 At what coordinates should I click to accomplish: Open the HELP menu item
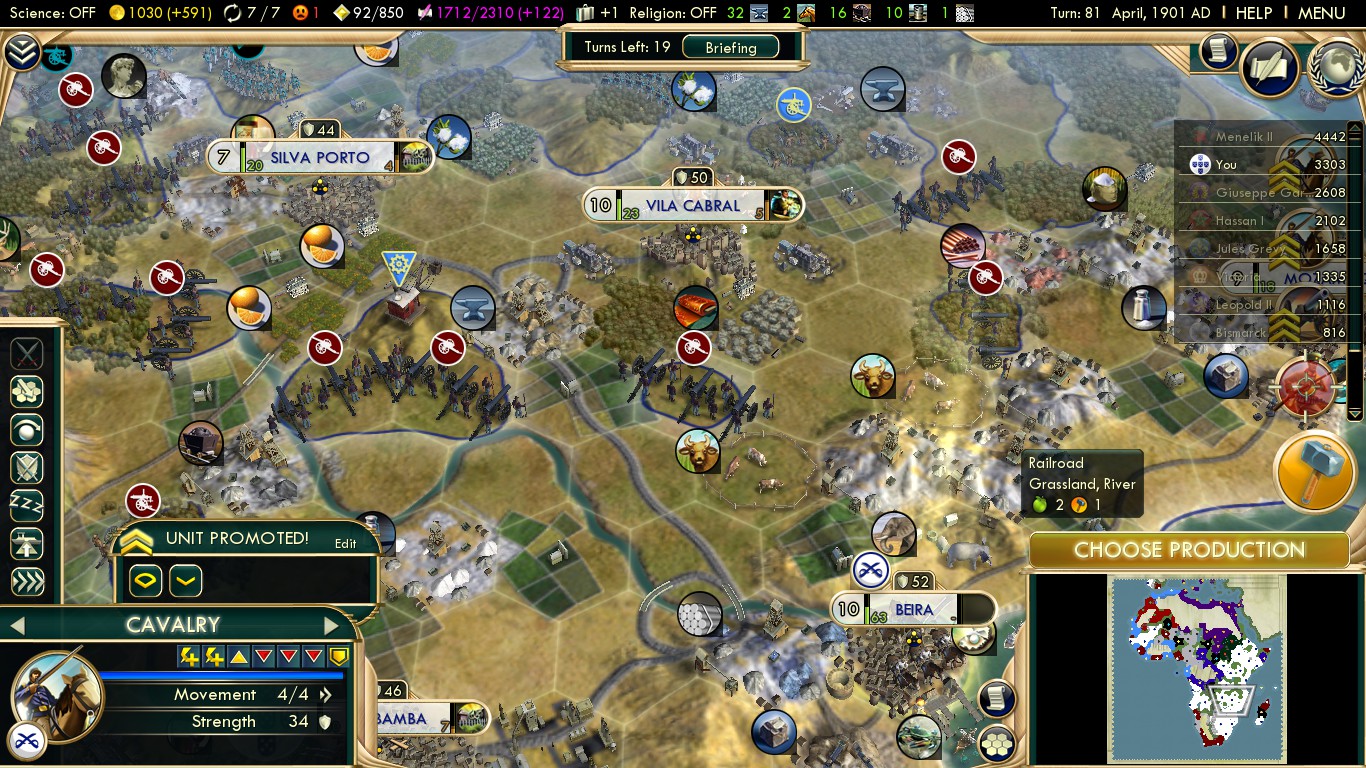(1253, 13)
